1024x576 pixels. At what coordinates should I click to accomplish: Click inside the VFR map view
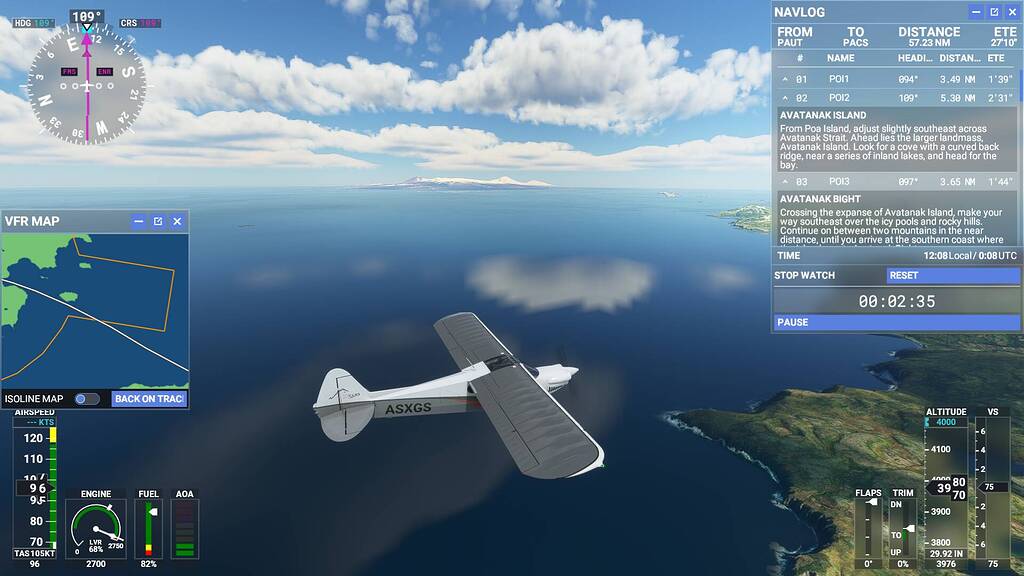click(95, 310)
